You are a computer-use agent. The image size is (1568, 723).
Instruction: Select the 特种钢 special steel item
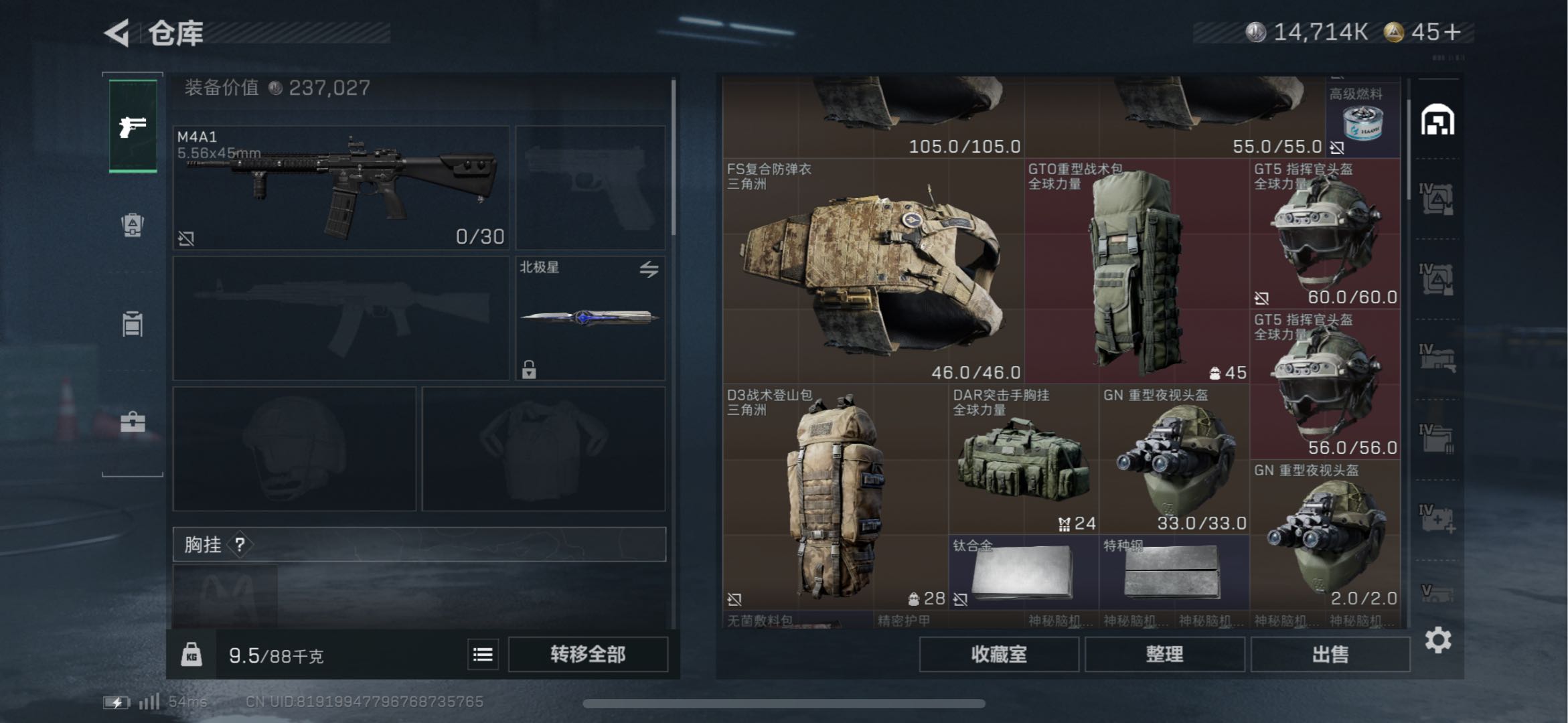coord(1173,572)
